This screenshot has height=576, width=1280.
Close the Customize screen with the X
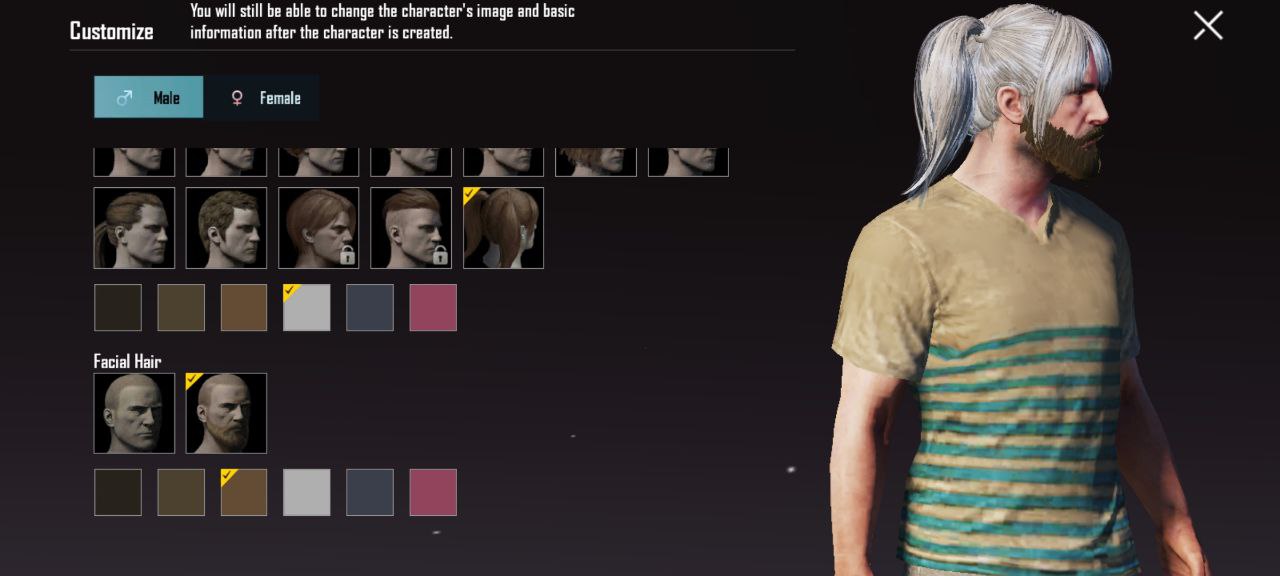[x=1208, y=26]
